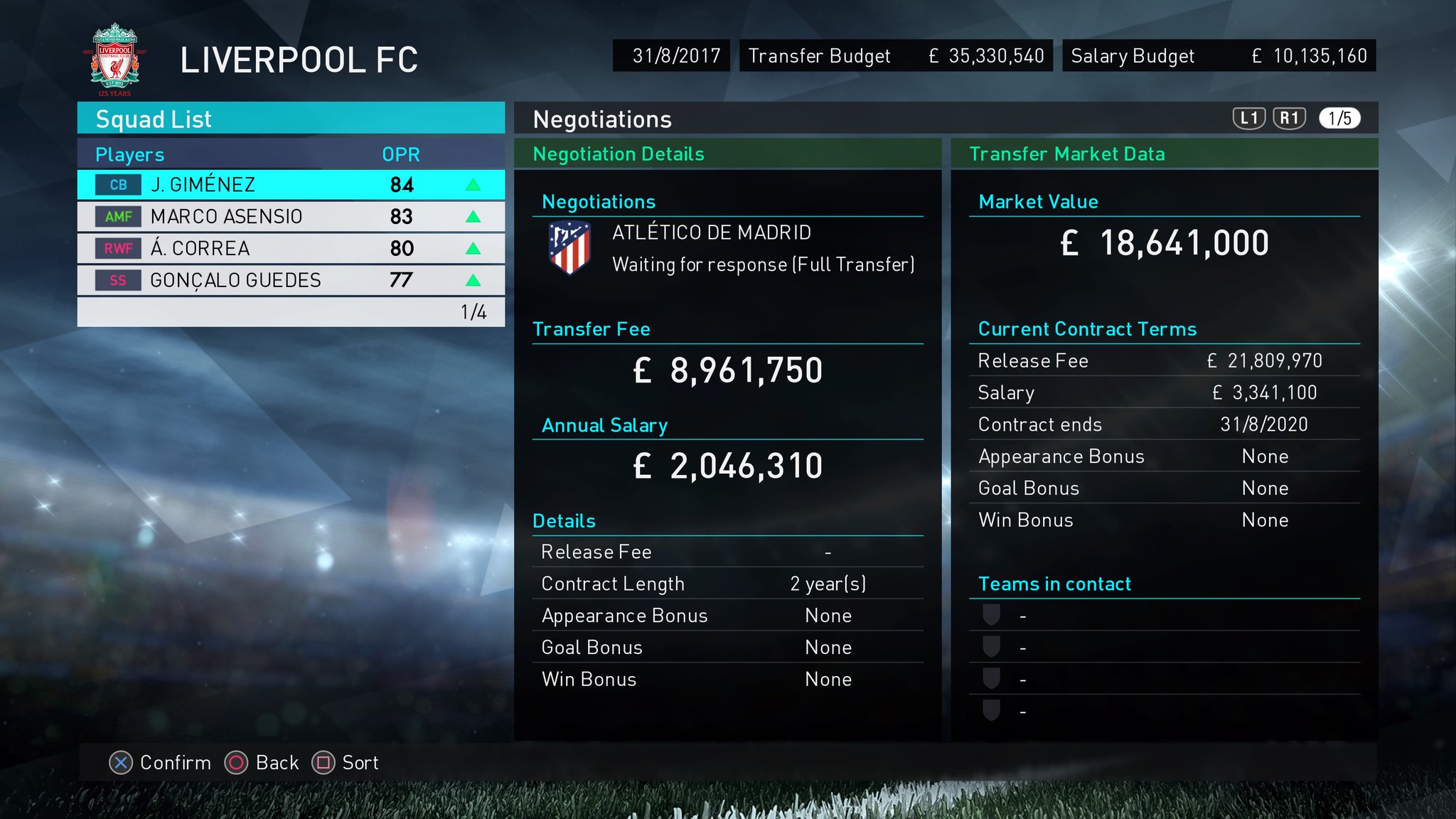Screen dimensions: 1456x819
Task: Choose Marco Asensio's player row
Action: point(290,217)
